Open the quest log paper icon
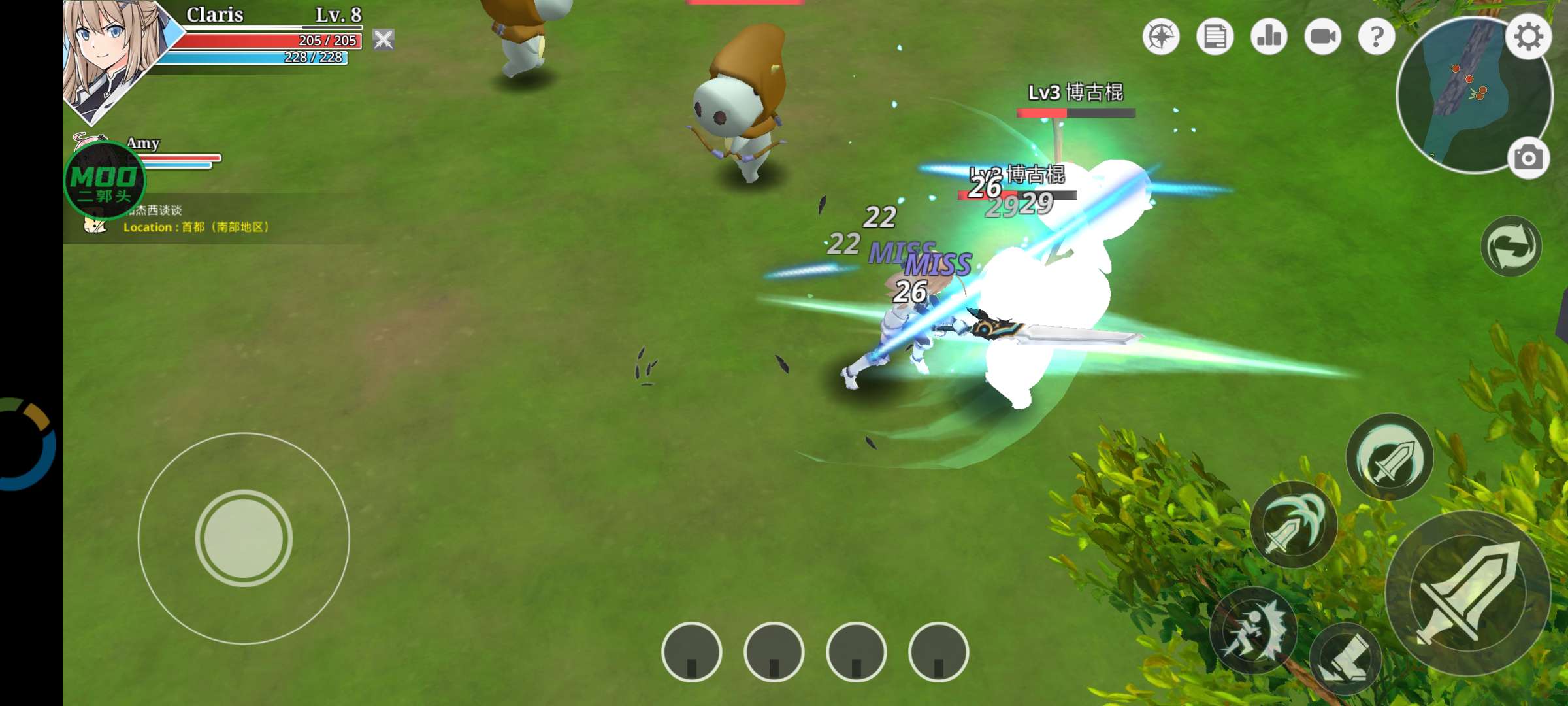The height and width of the screenshot is (706, 1568). click(x=1214, y=38)
